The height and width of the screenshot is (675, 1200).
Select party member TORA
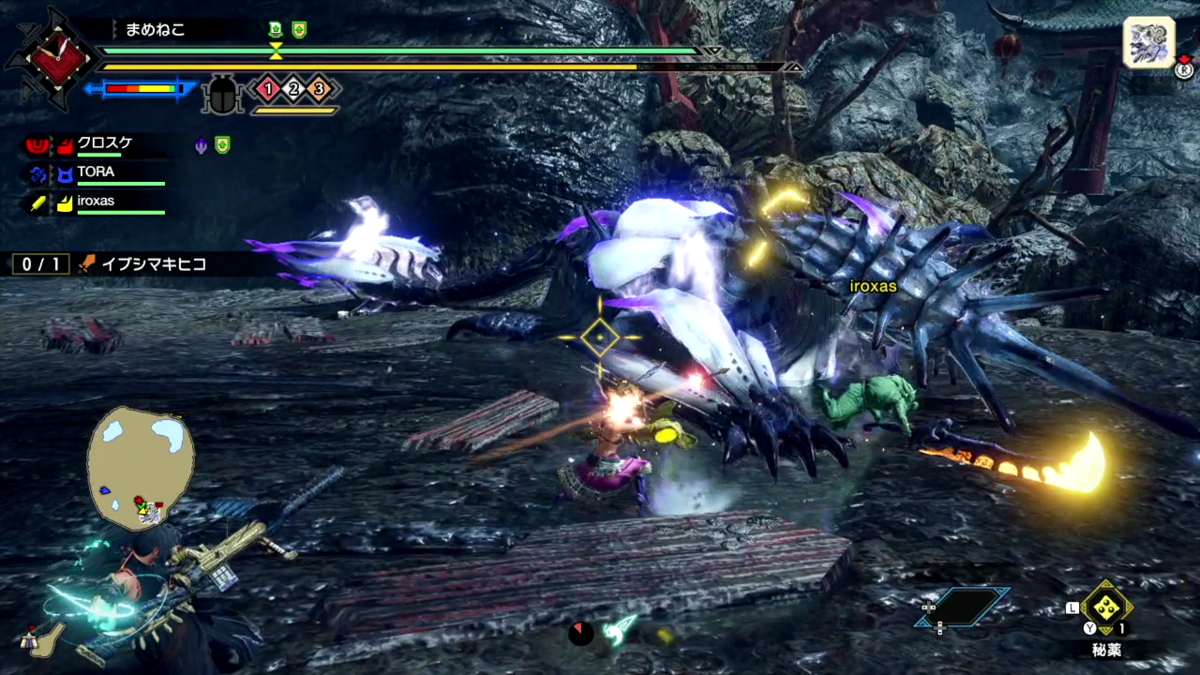coord(96,172)
